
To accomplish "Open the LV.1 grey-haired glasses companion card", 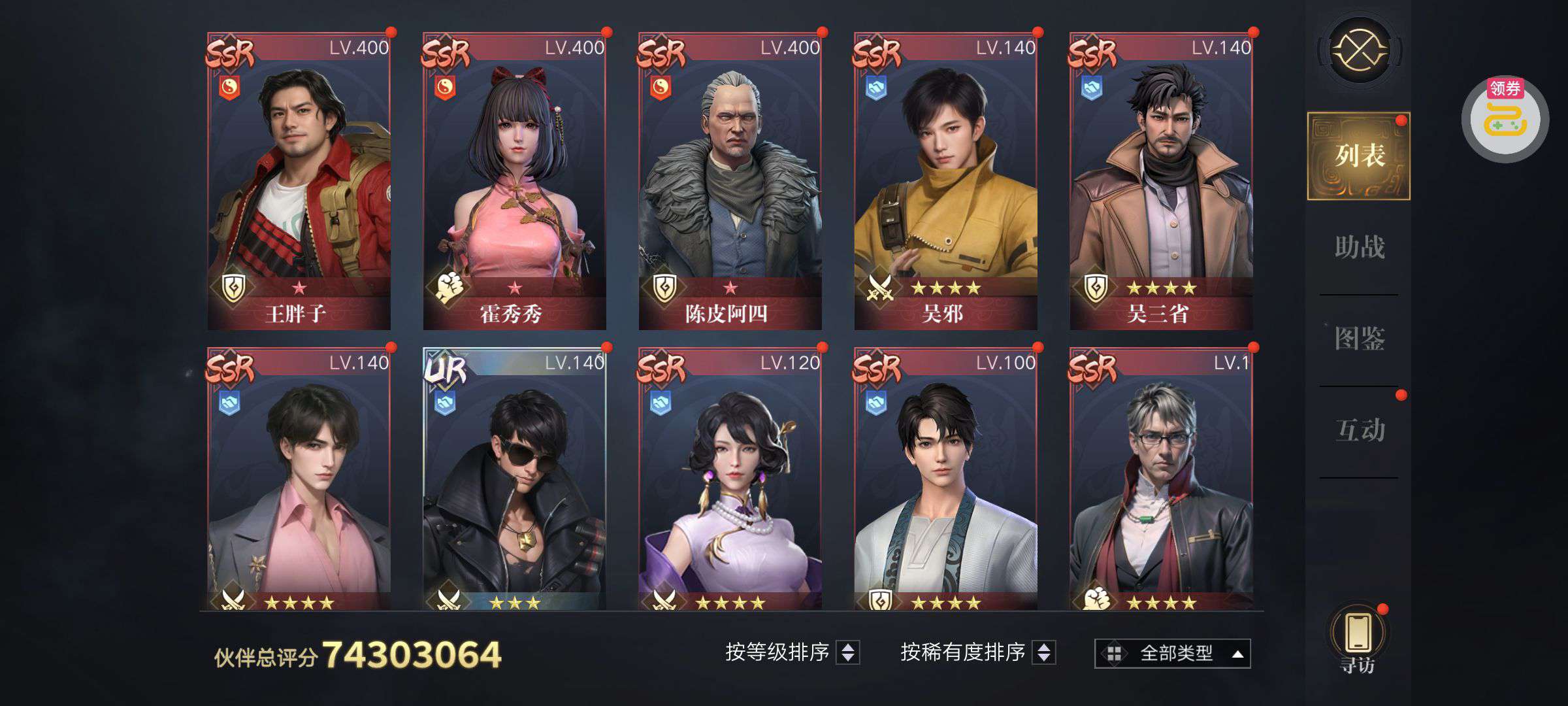I will click(x=1161, y=480).
